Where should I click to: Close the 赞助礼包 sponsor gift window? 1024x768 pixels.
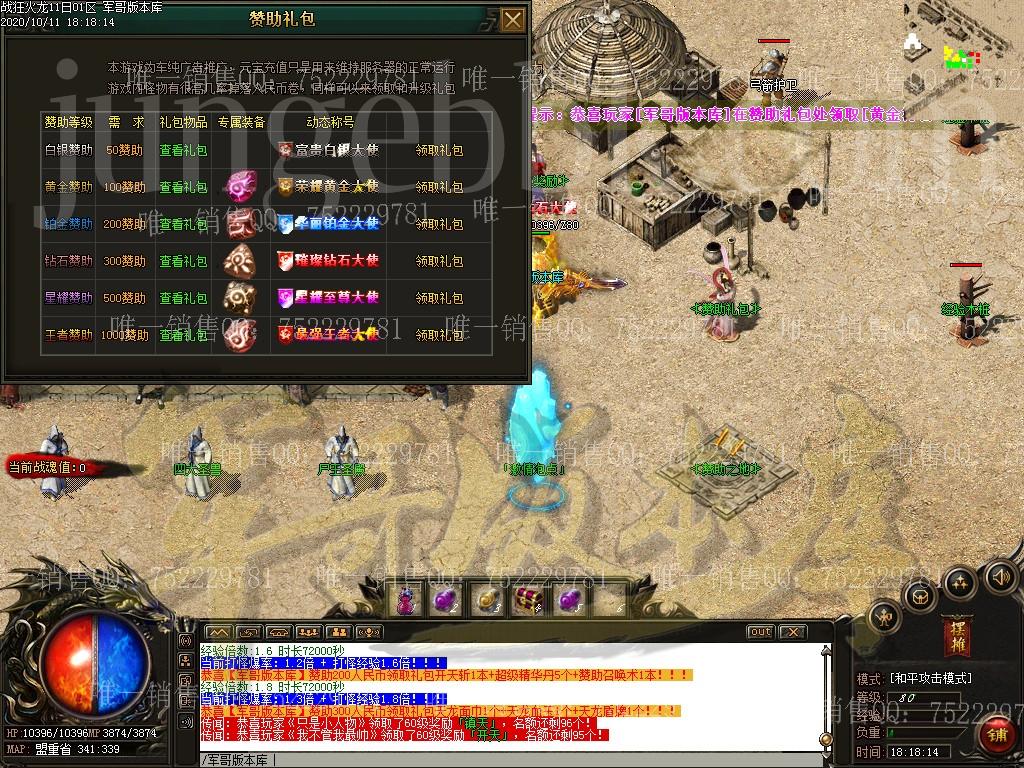click(x=512, y=20)
